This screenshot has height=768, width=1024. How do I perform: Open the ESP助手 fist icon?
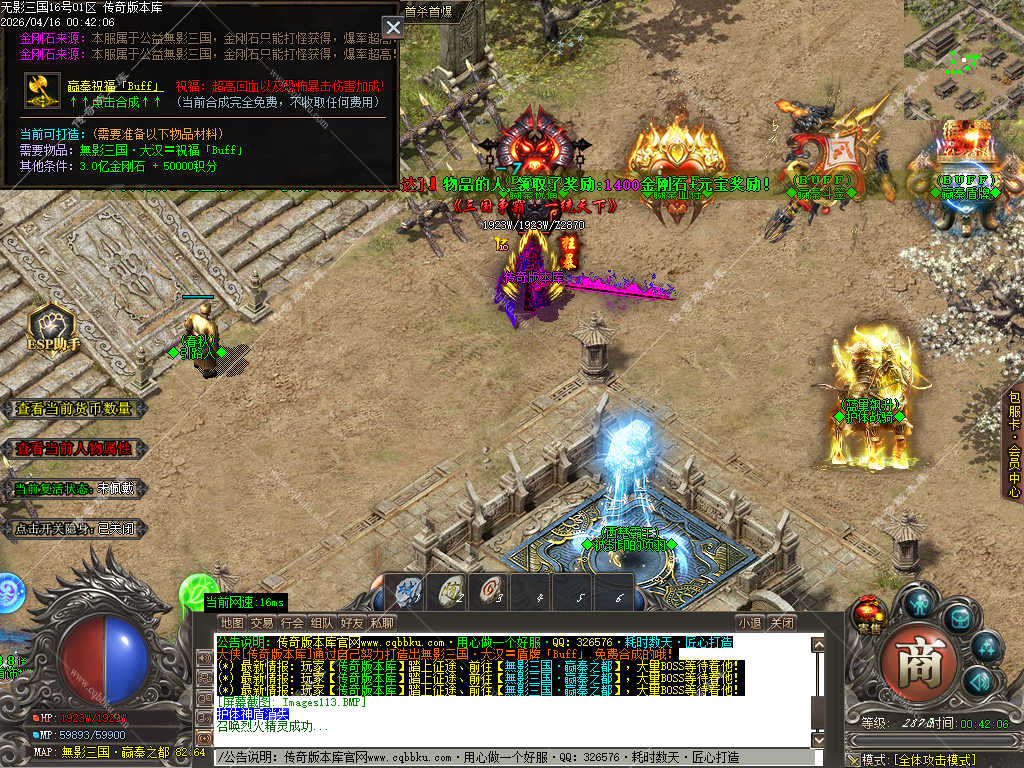(51, 326)
